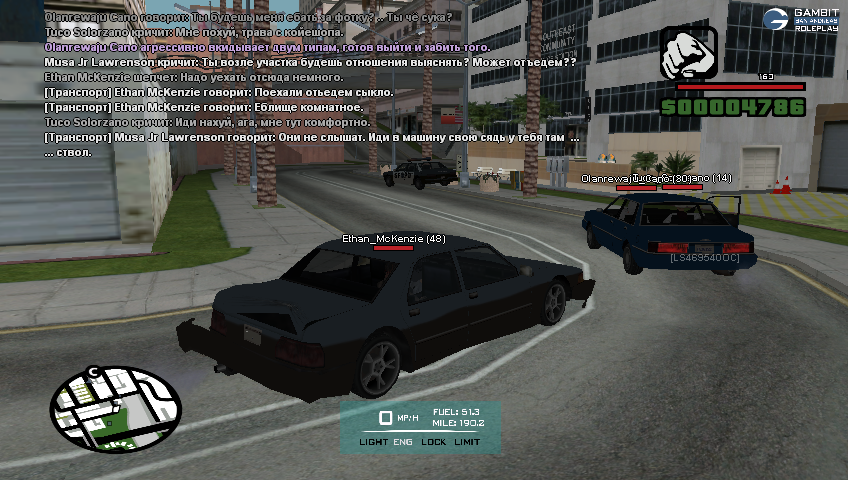Toggle the LIMIT speed limiter indicator

[x=467, y=442]
